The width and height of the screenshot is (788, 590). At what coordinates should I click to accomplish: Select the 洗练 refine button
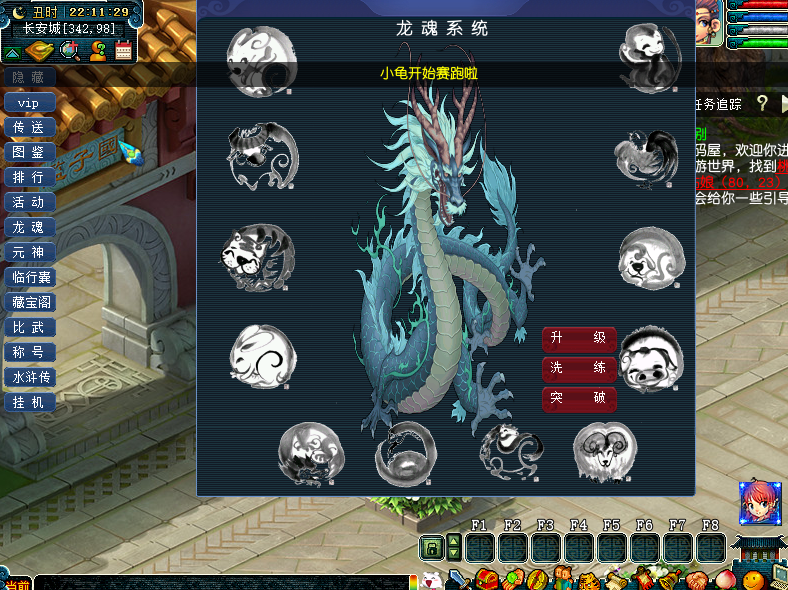pyautogui.click(x=579, y=369)
